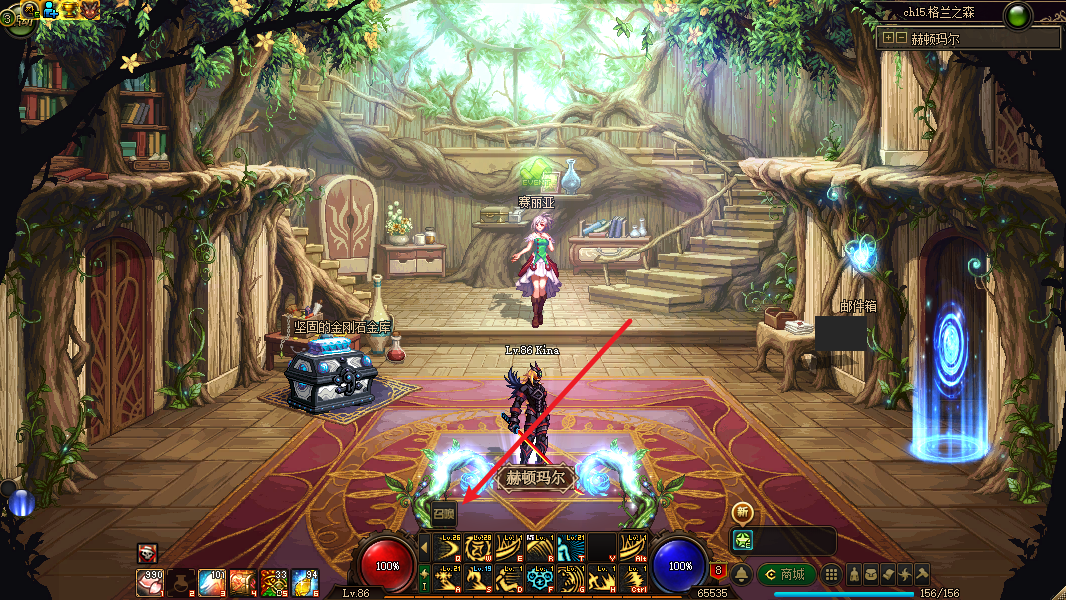This screenshot has height=600, width=1066.
Task: Click the skull icon above the quick slots
Action: pos(147,553)
